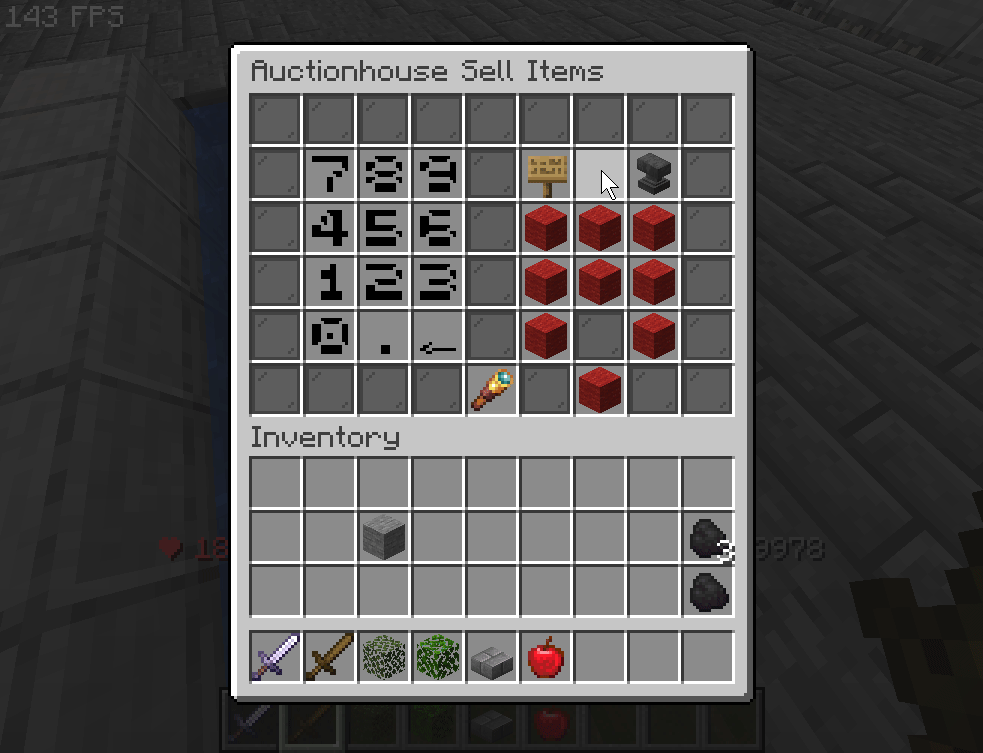Screen dimensions: 983x753
Task: Select the wooden sign icon
Action: (546, 175)
